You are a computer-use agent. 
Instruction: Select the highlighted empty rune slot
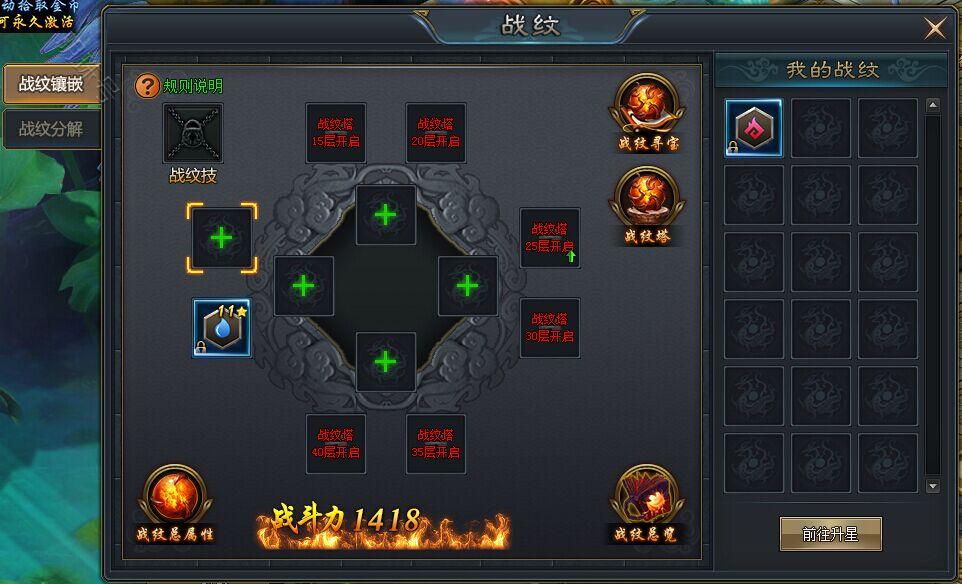(x=221, y=238)
